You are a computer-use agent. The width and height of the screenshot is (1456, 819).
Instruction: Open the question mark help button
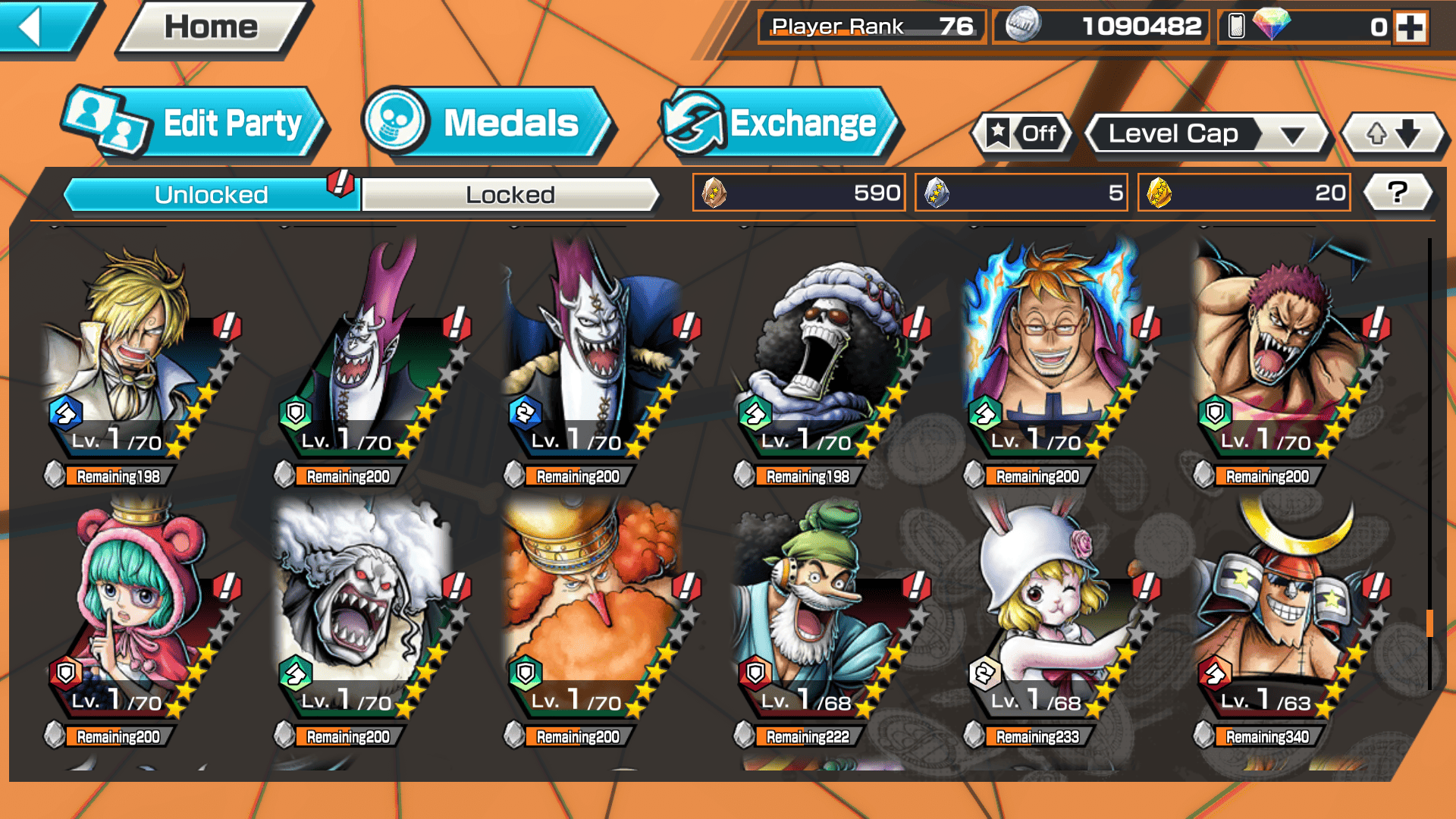[x=1398, y=193]
